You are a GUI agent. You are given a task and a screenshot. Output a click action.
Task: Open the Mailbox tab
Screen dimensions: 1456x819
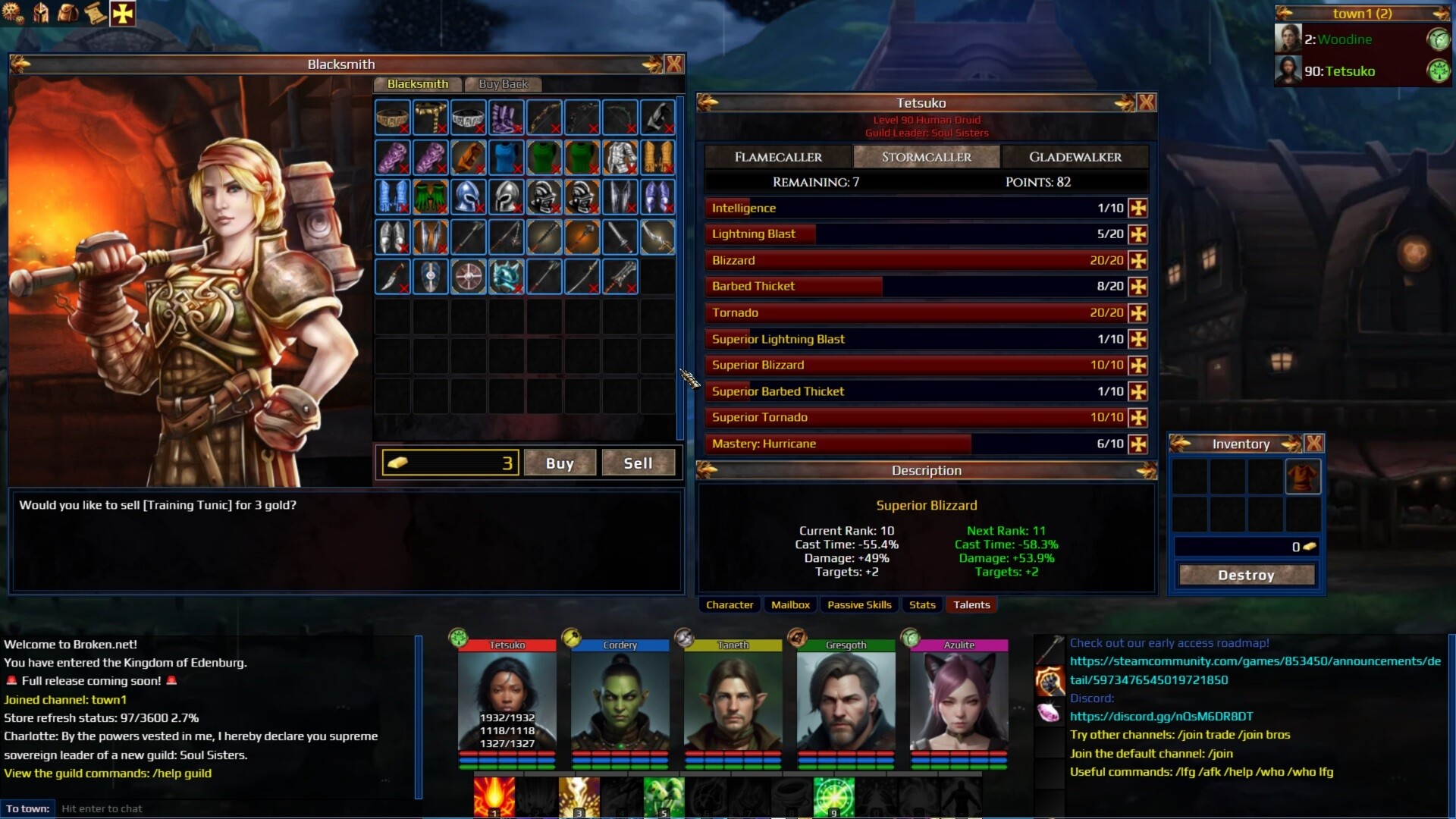click(790, 605)
